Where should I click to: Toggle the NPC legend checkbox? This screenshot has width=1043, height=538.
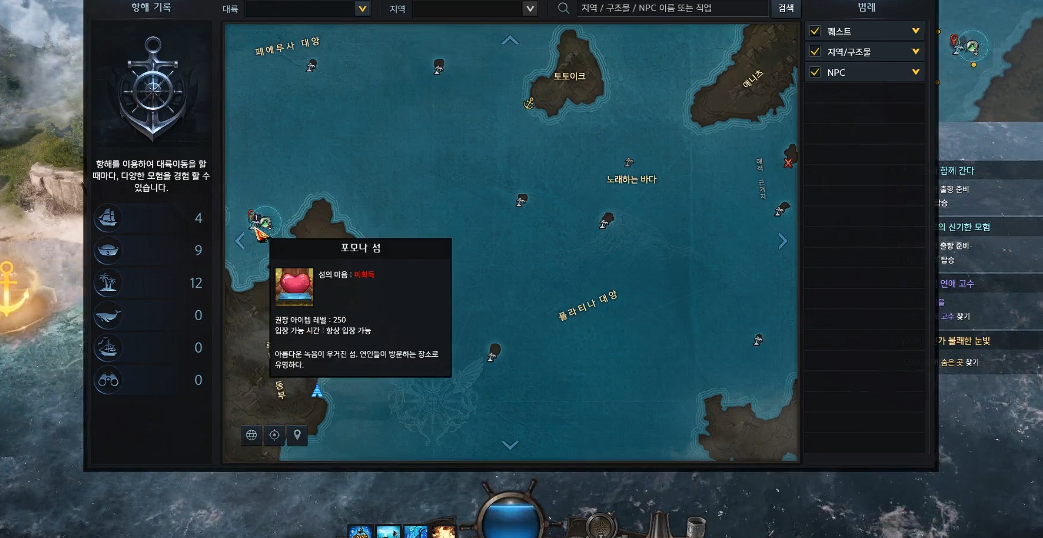point(815,73)
